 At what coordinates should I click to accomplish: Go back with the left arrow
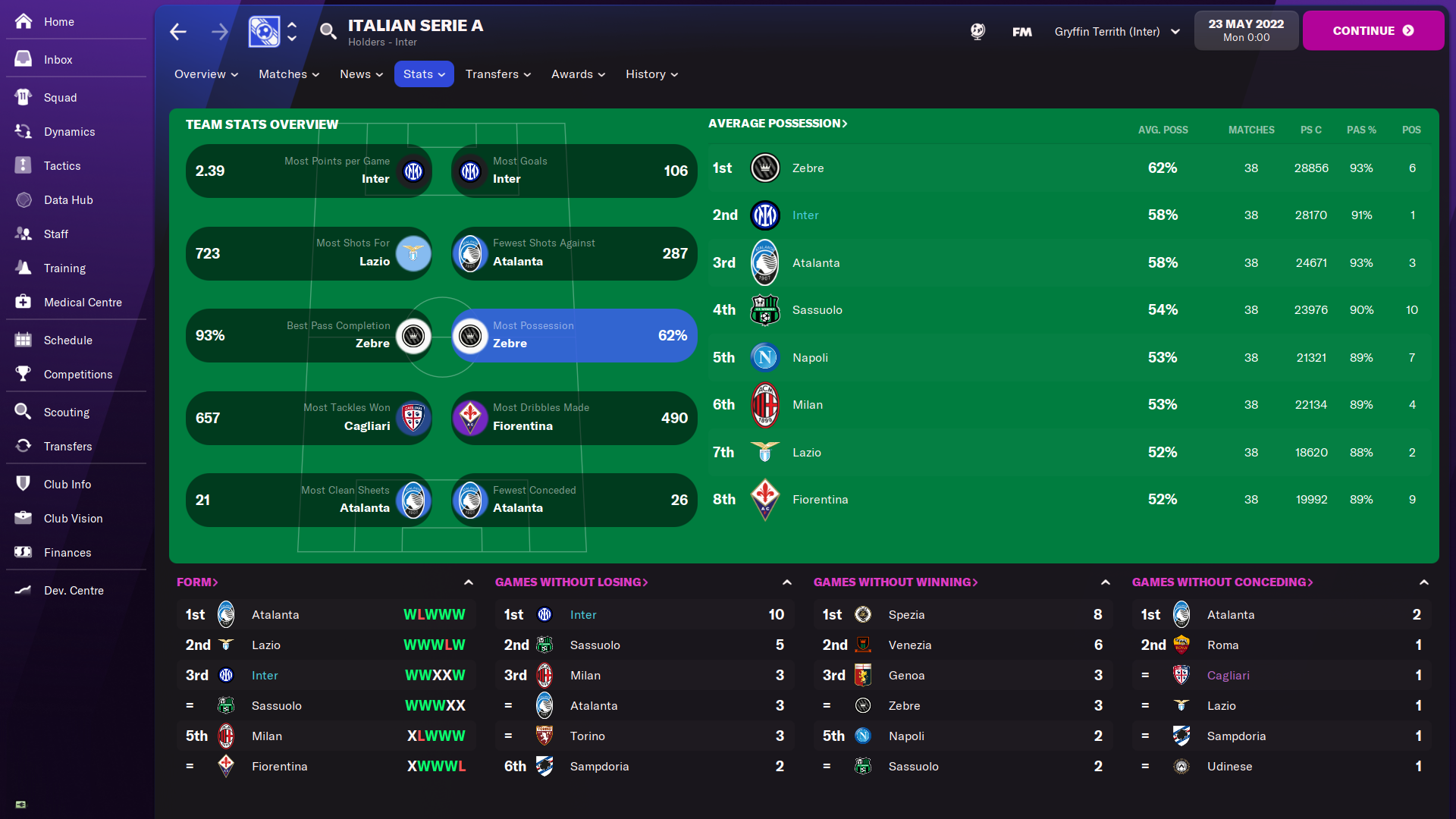point(178,32)
